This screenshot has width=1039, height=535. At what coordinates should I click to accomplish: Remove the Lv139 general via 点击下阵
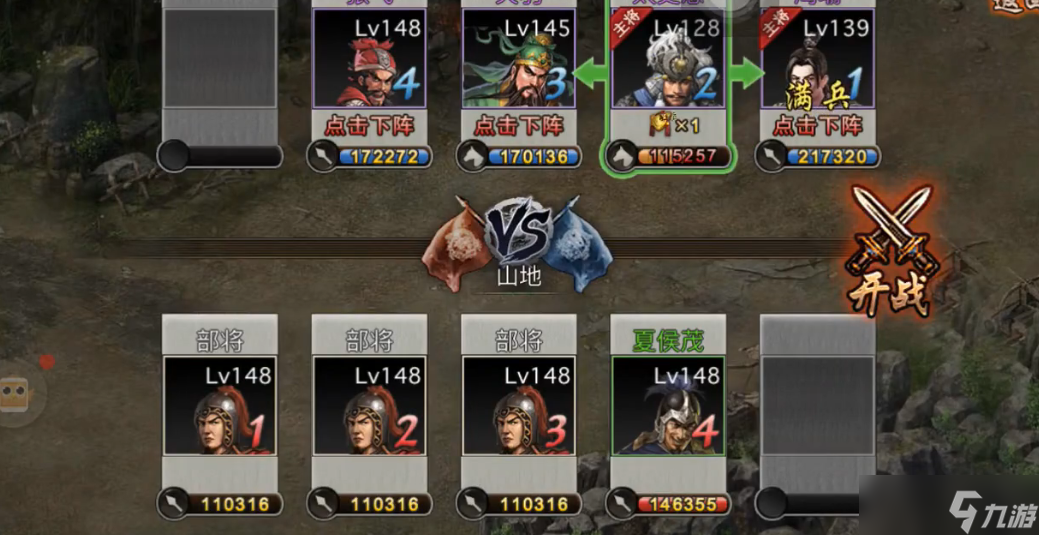point(817,126)
